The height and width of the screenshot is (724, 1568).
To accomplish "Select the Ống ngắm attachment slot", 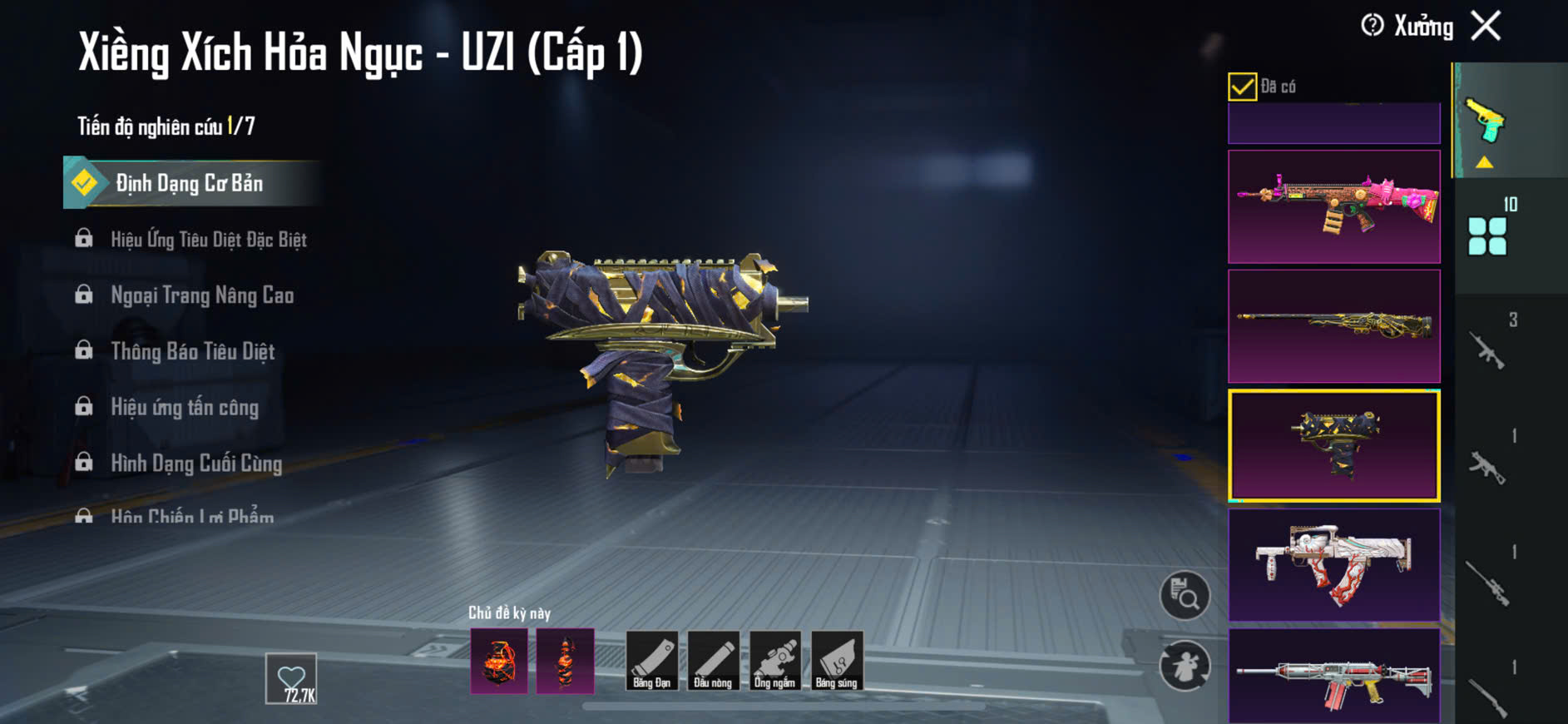I will click(774, 661).
